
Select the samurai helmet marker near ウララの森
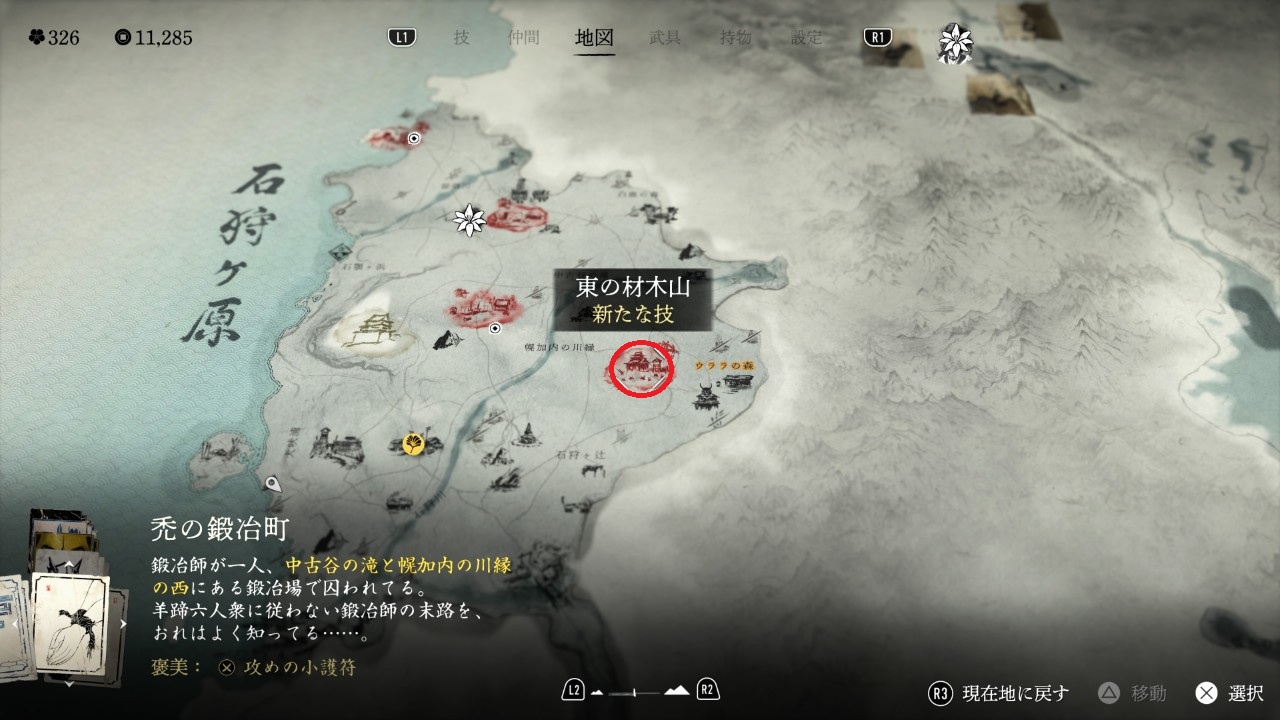pyautogui.click(x=708, y=394)
